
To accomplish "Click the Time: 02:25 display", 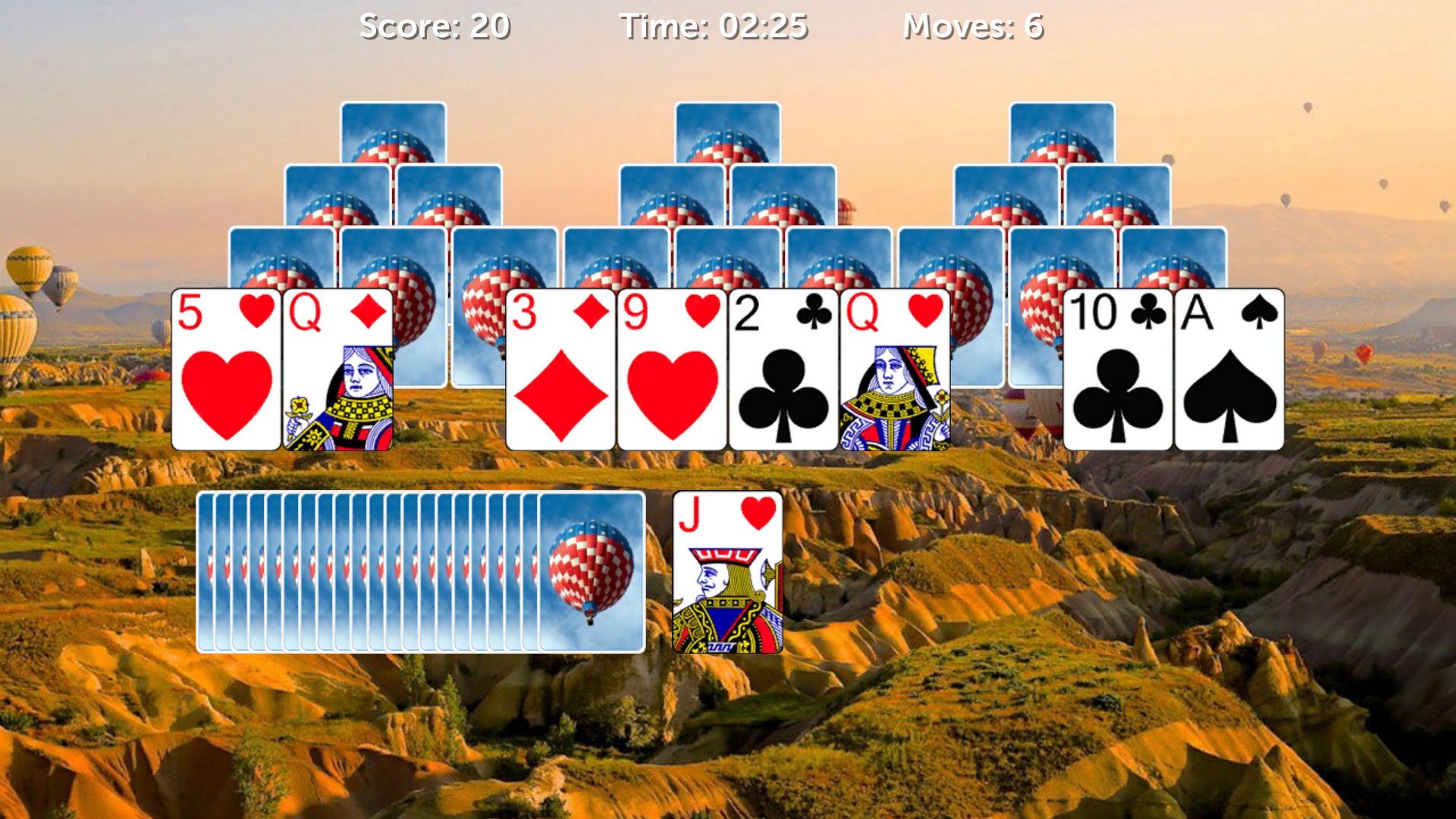I will coord(715,25).
